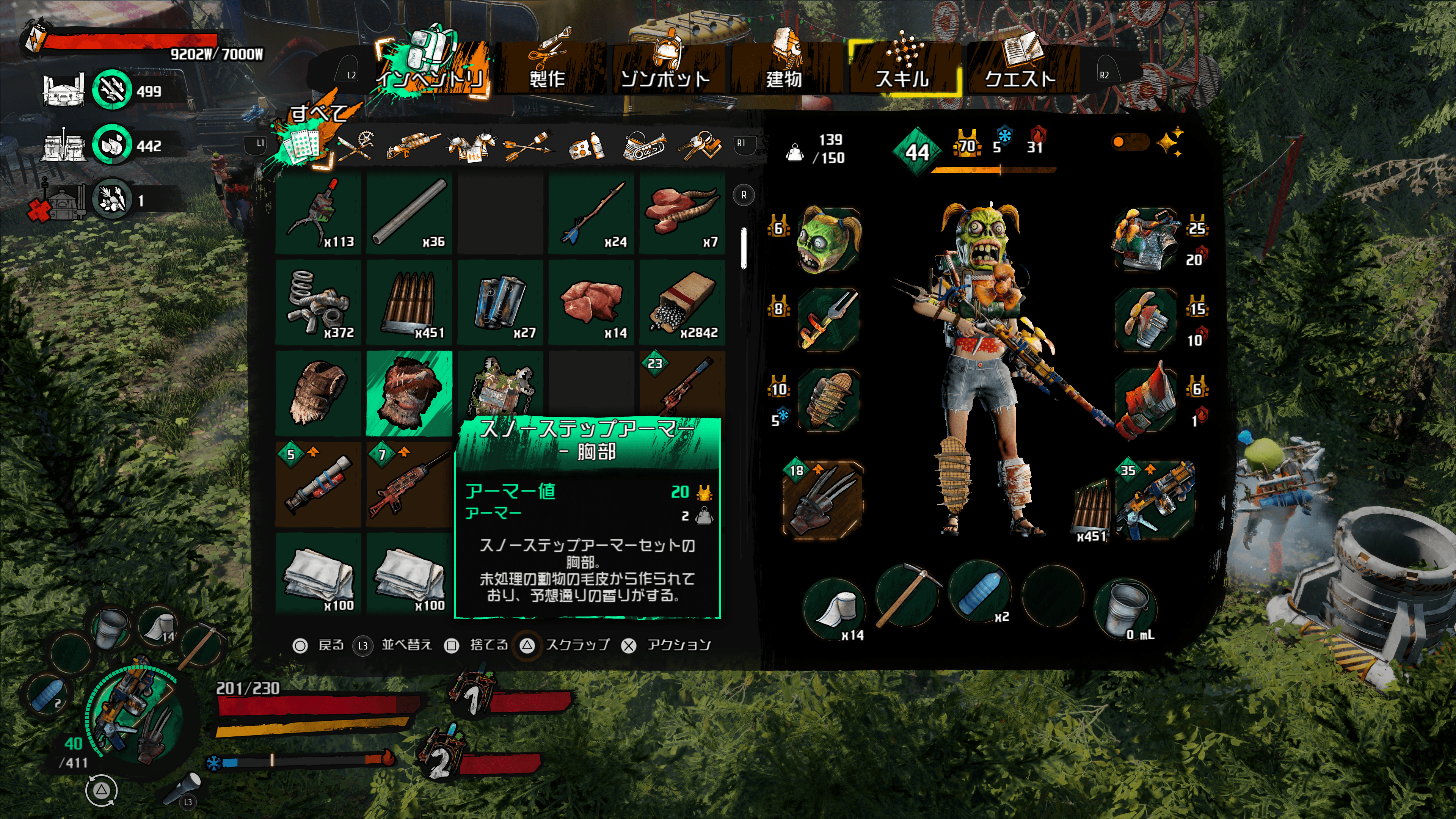Filter inventory by food and drink category
The width and height of the screenshot is (1456, 819).
click(x=587, y=146)
